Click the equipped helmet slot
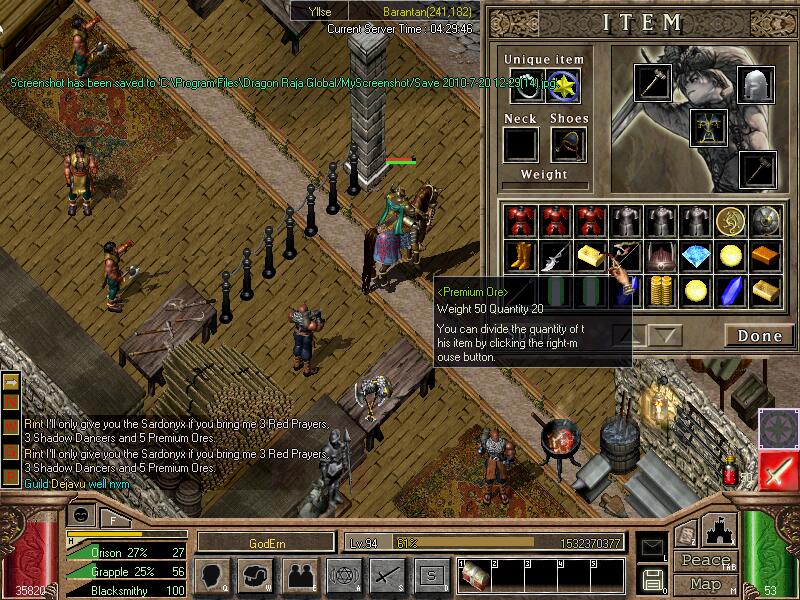 point(756,84)
